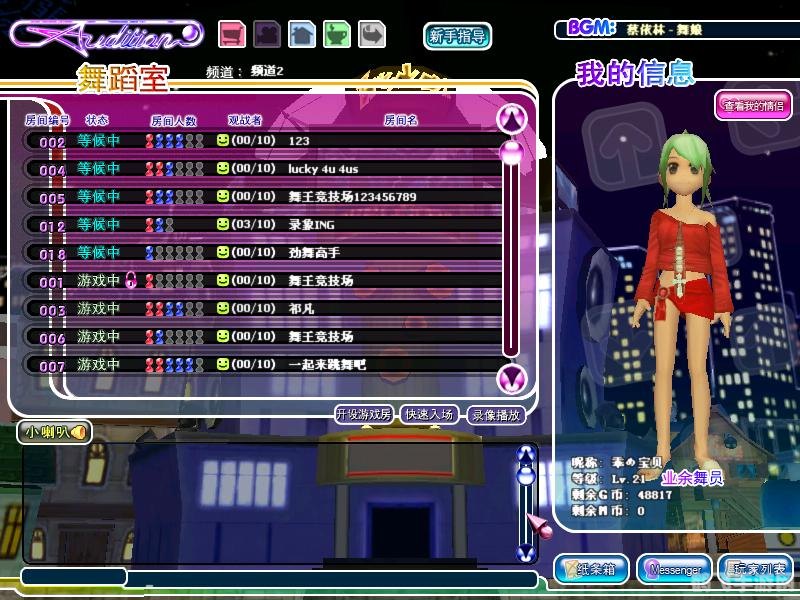800x600 pixels.
Task: Create a room with 开设游戏房
Action: coord(364,414)
